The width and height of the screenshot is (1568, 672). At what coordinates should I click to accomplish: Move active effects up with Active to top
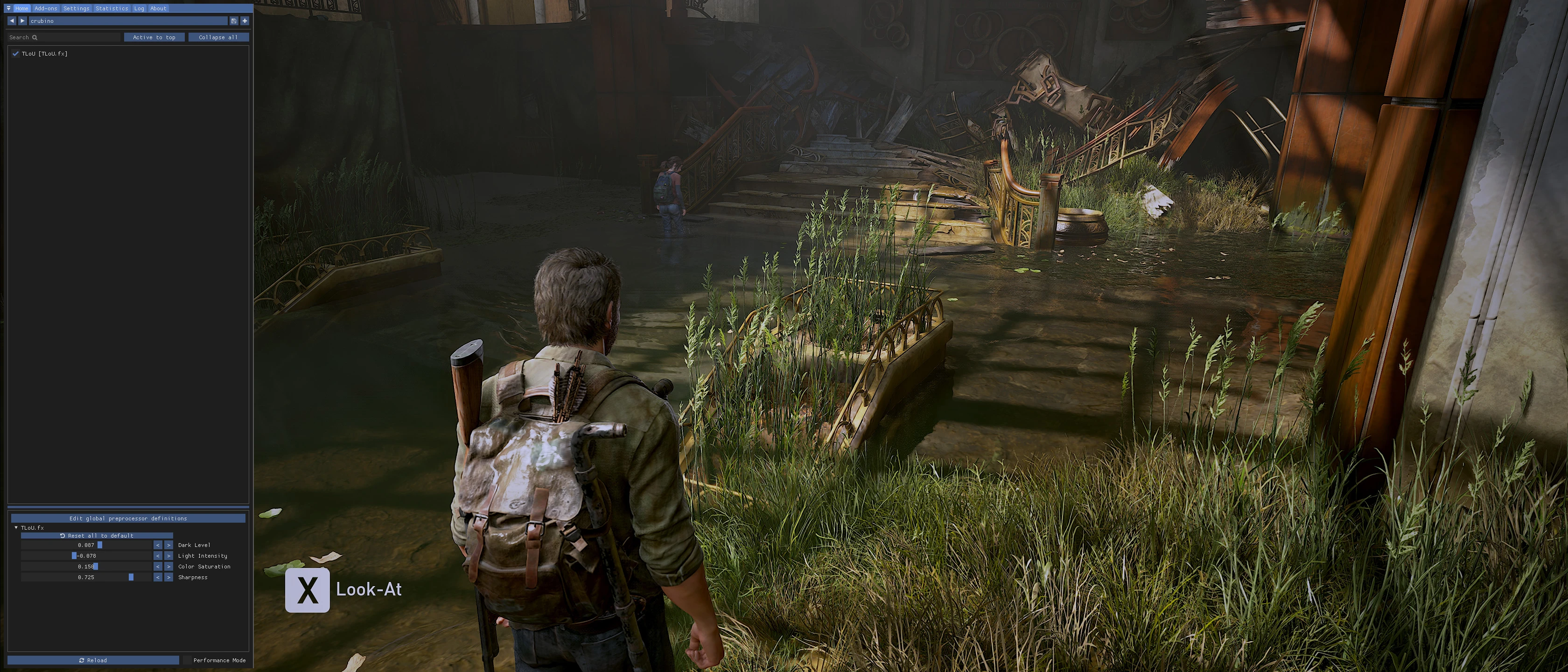154,37
